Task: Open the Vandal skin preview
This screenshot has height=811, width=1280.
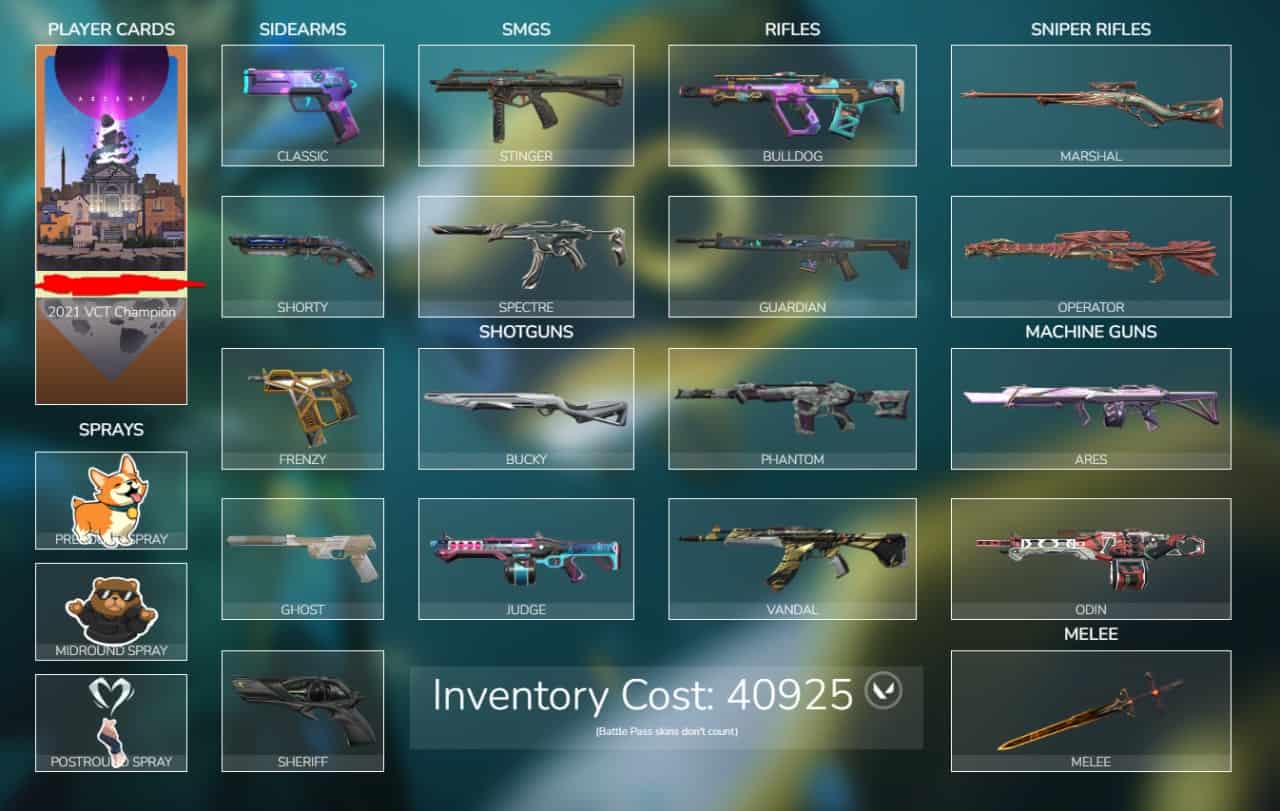Action: coord(792,555)
